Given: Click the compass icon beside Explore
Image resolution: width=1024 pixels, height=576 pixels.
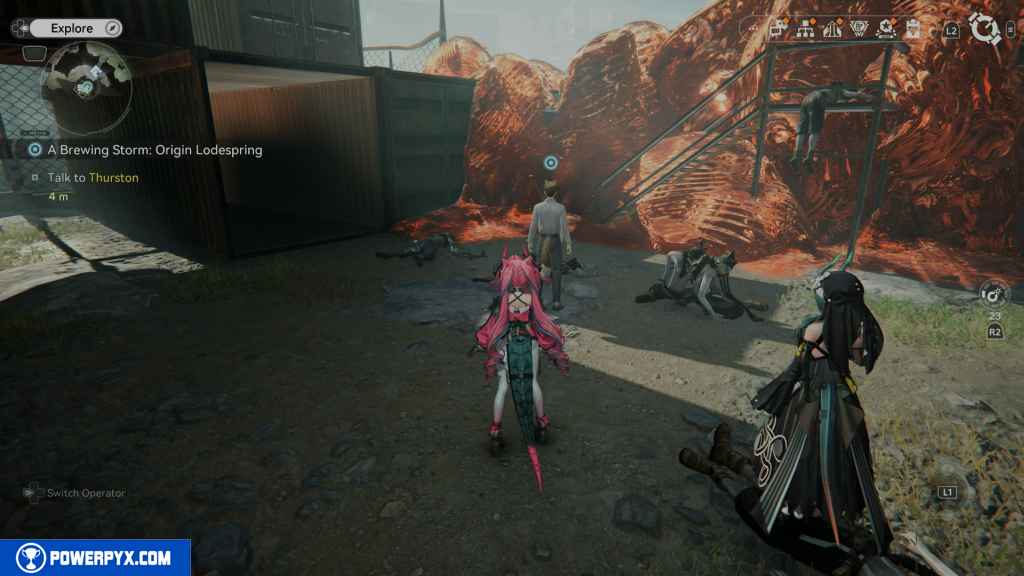Looking at the screenshot, I should pos(111,29).
